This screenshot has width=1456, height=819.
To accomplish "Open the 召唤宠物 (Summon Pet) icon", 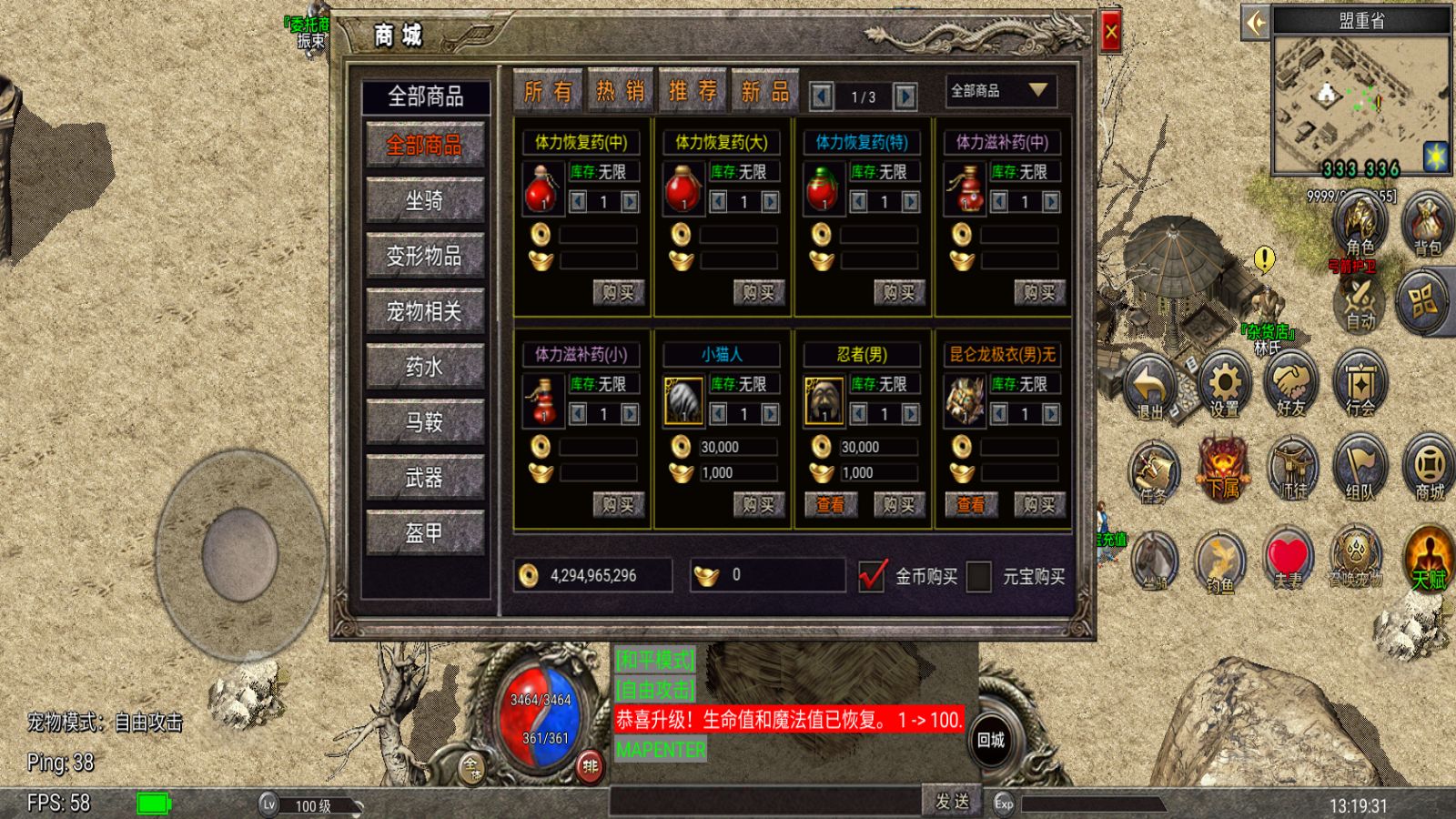I will (1355, 555).
